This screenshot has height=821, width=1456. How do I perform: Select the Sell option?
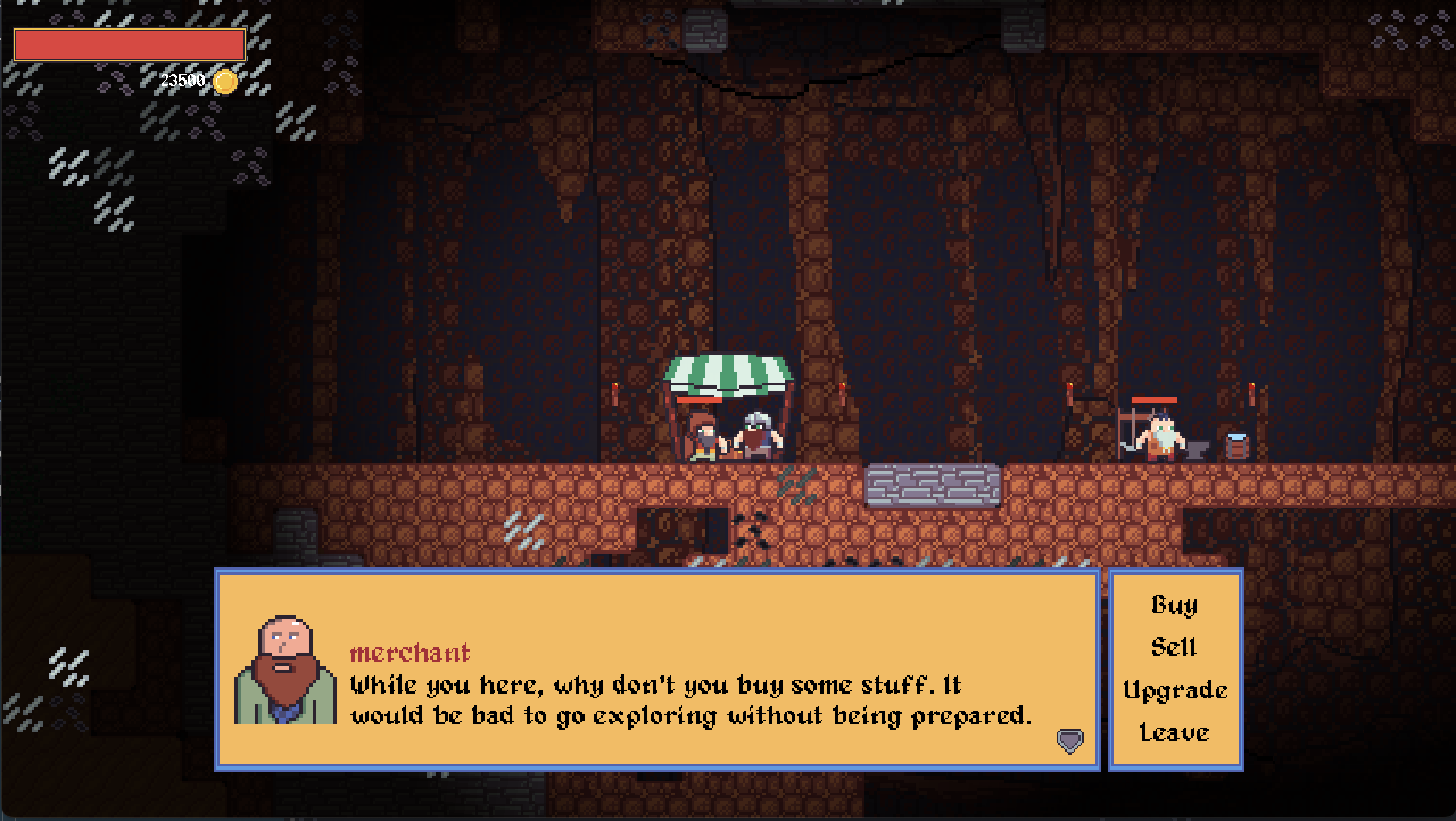(1174, 647)
